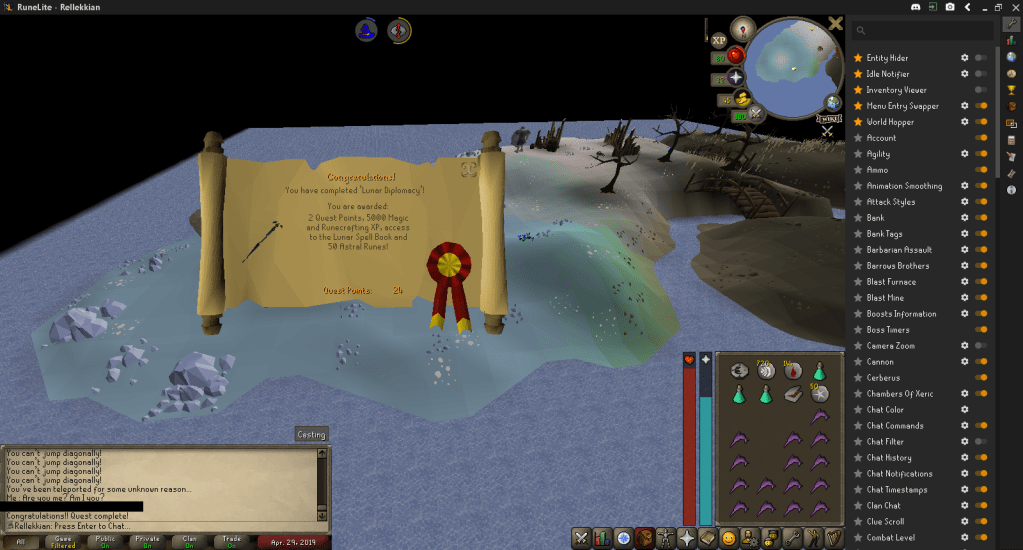Switch chat filter to Game
The image size is (1023, 550).
[x=63, y=542]
